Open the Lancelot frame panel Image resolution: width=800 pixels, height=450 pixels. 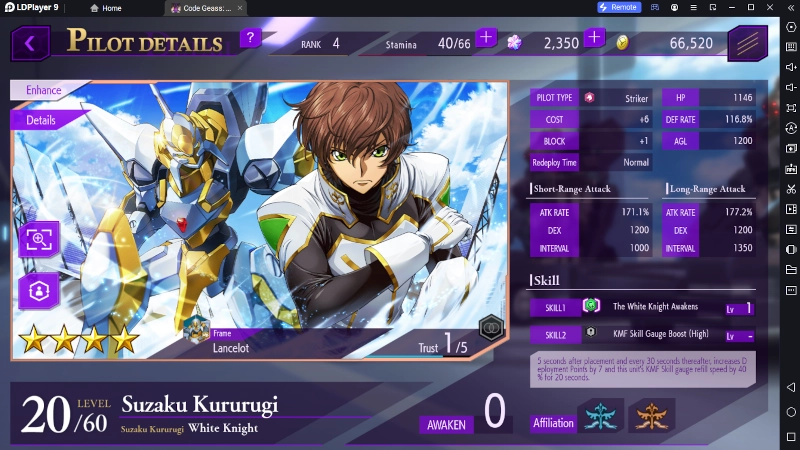pos(230,342)
